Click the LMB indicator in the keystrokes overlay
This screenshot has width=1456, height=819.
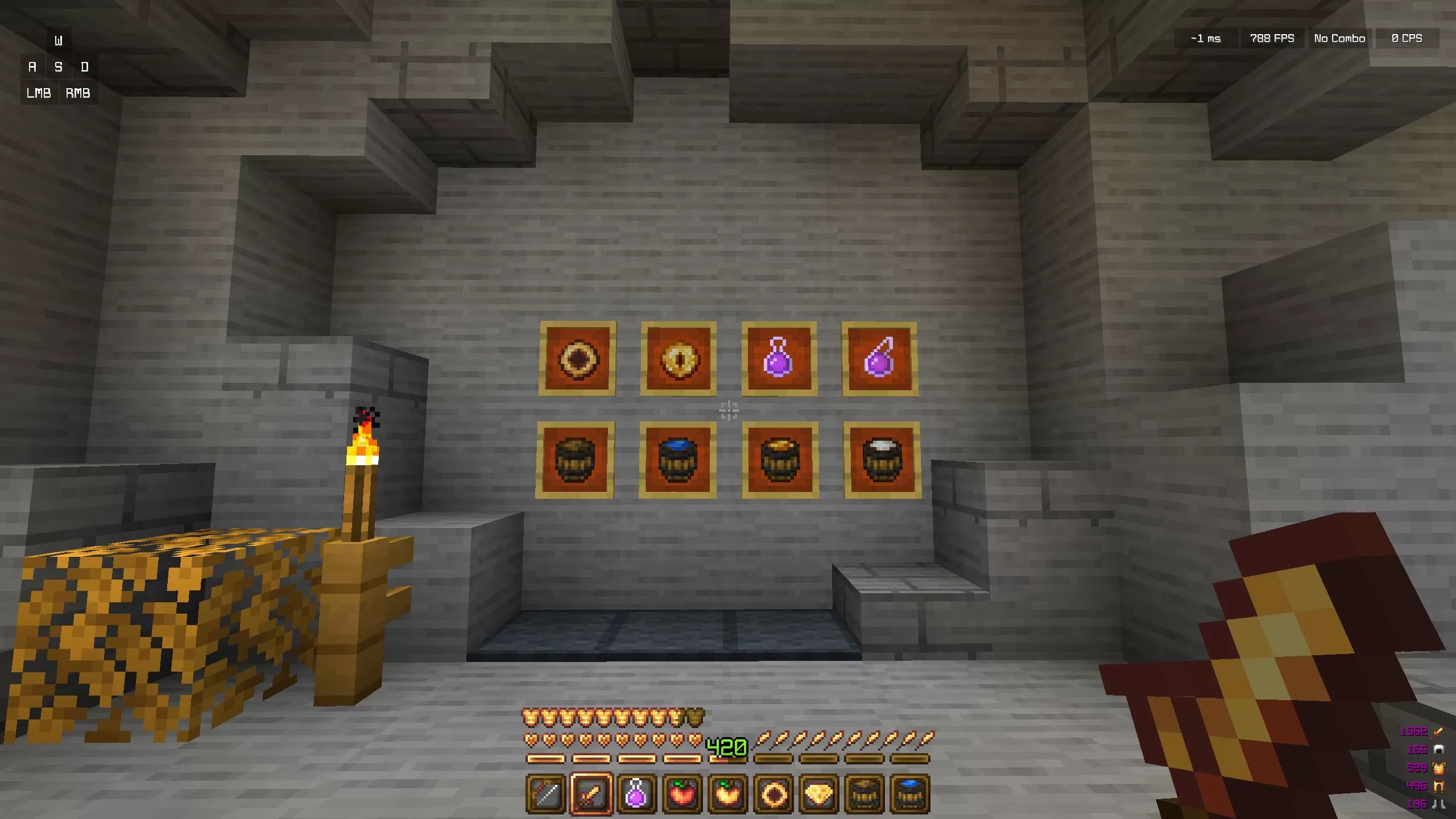coord(38,93)
